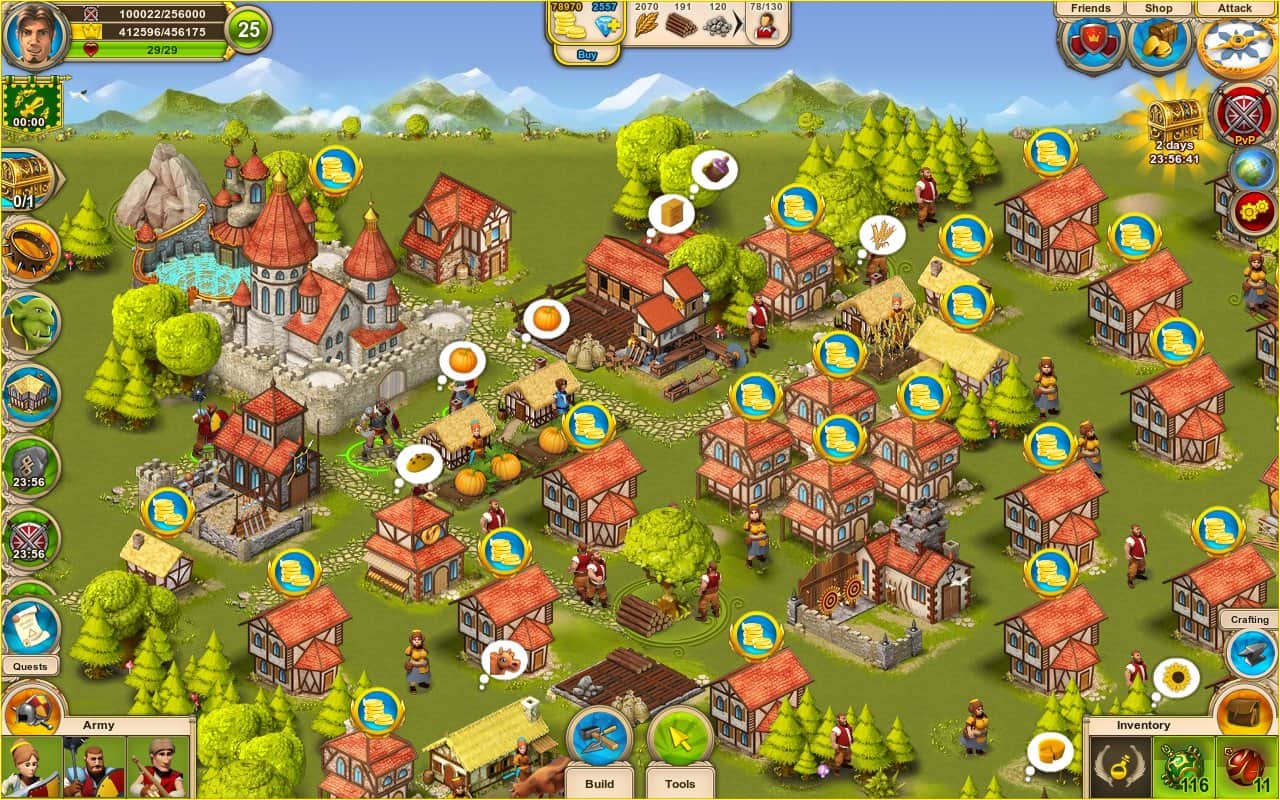This screenshot has height=800, width=1280.
Task: Open the Crafting anvil menu
Action: coord(1251,651)
